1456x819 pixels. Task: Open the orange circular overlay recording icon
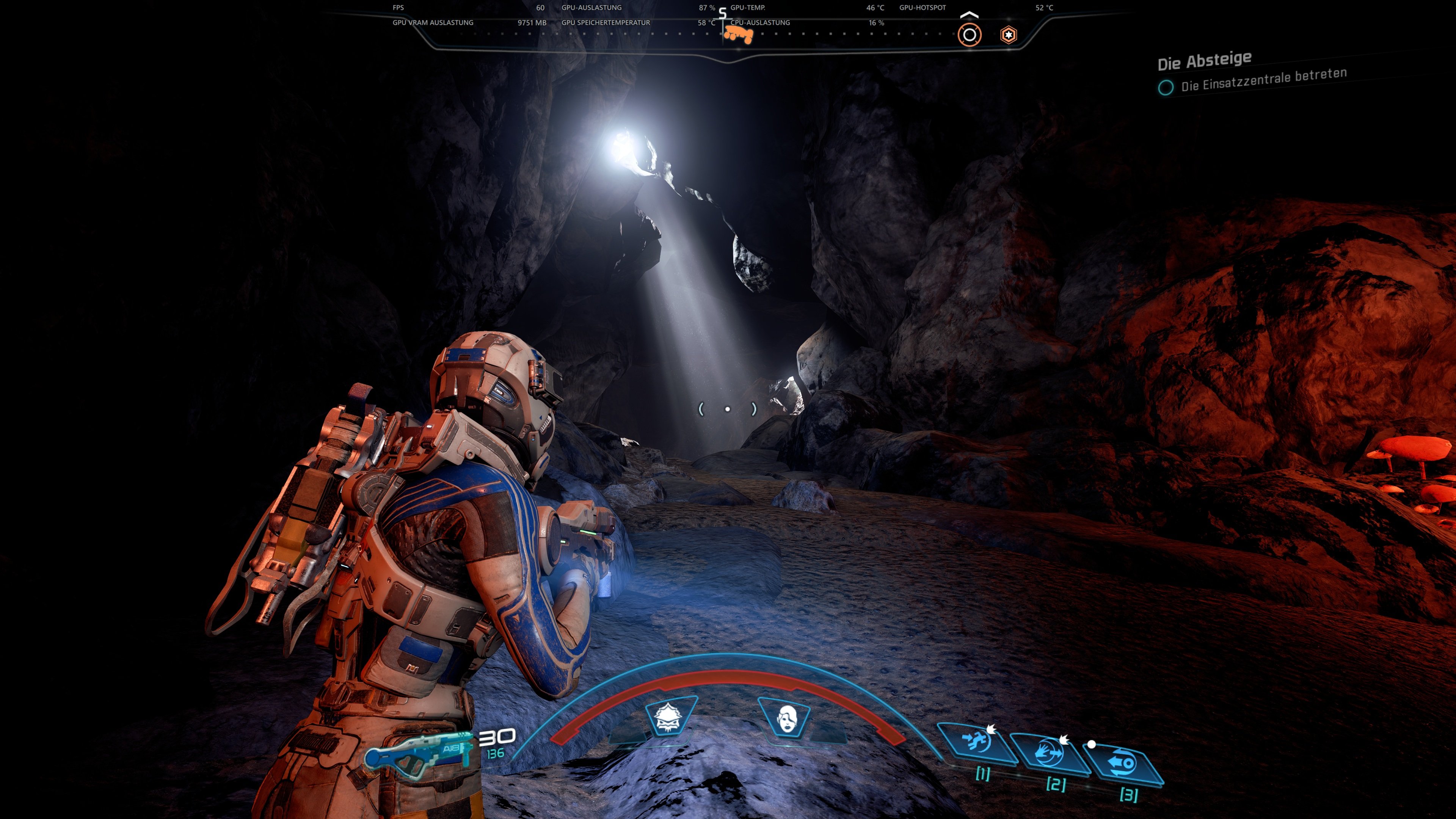tap(970, 35)
